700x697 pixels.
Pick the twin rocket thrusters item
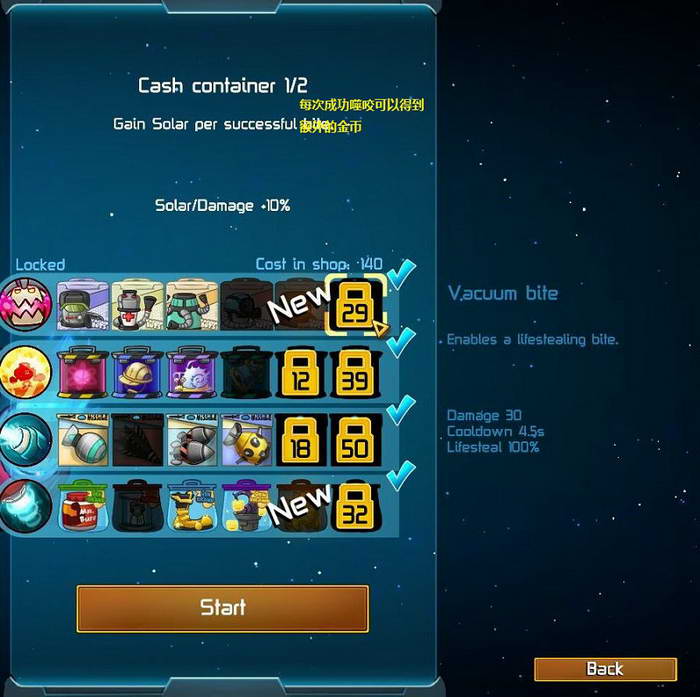192,440
